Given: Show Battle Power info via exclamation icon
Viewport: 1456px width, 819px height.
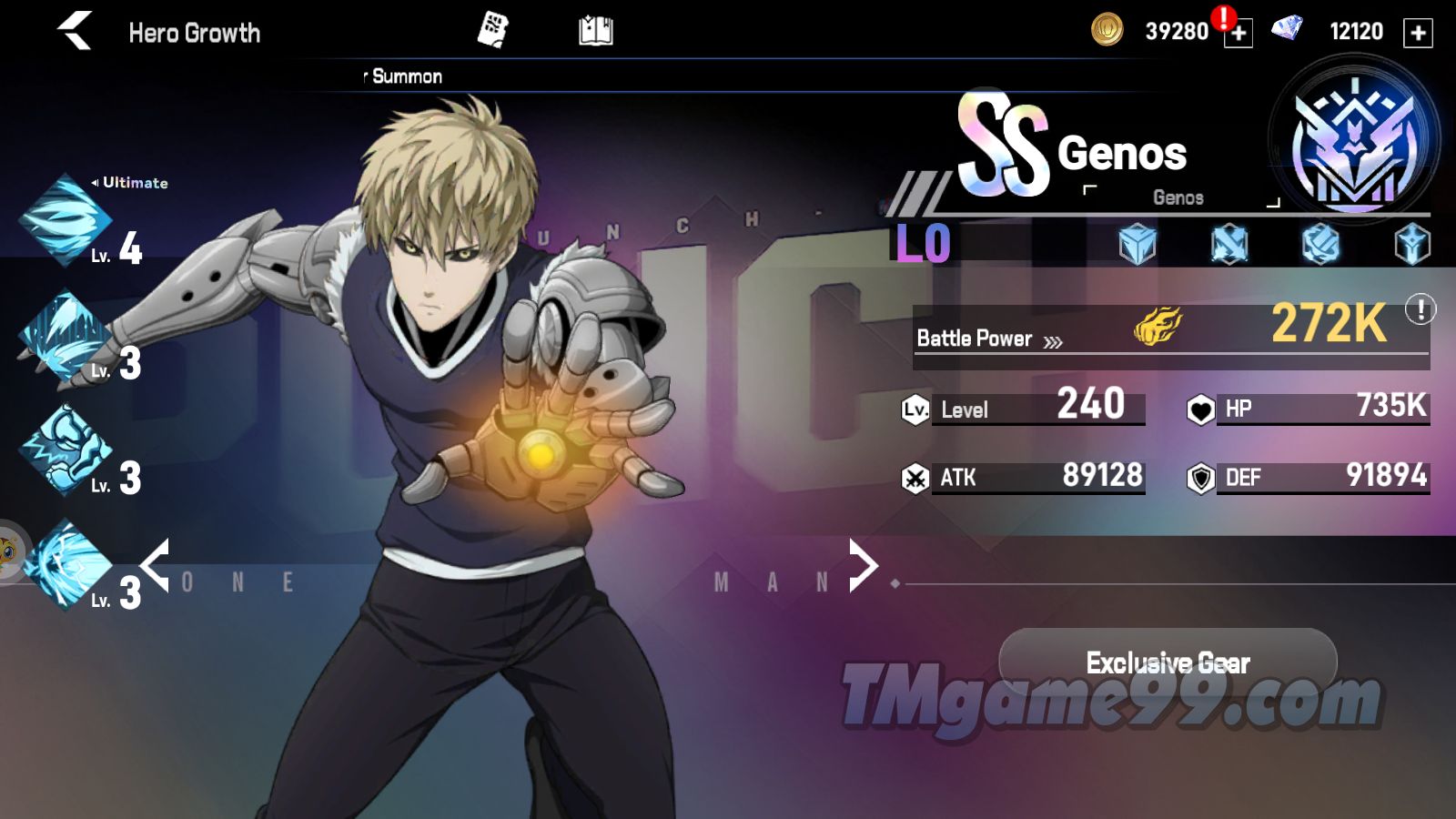Looking at the screenshot, I should (x=1420, y=310).
